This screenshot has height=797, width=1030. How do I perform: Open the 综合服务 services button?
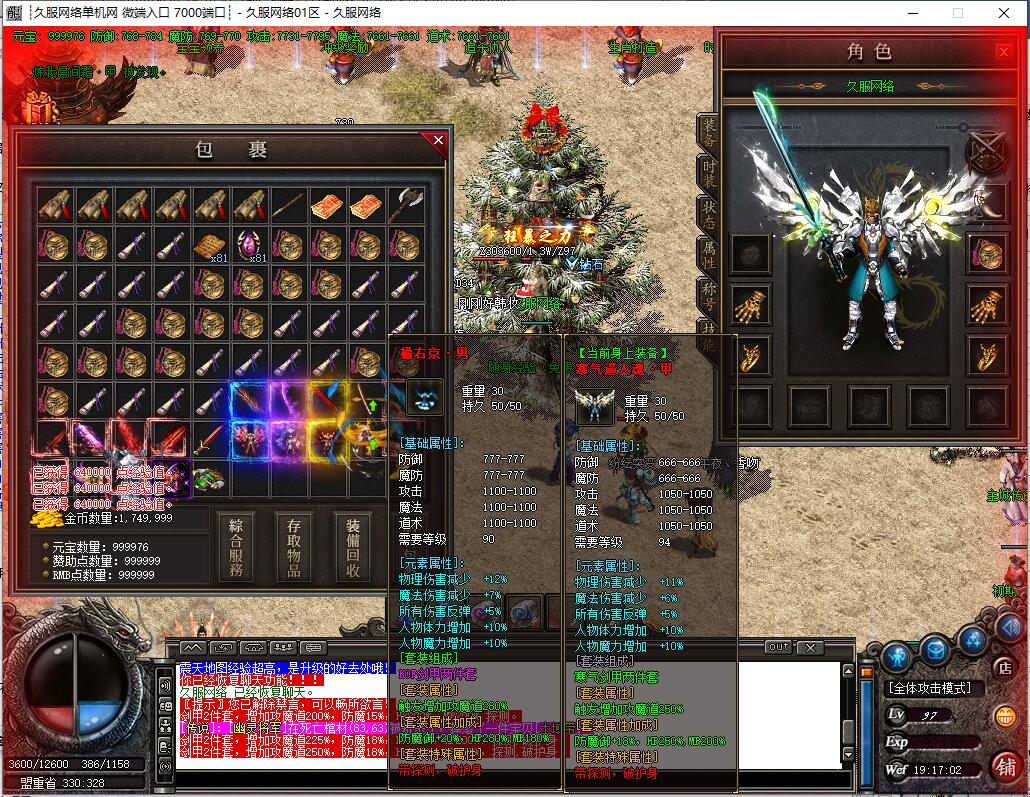[x=236, y=546]
